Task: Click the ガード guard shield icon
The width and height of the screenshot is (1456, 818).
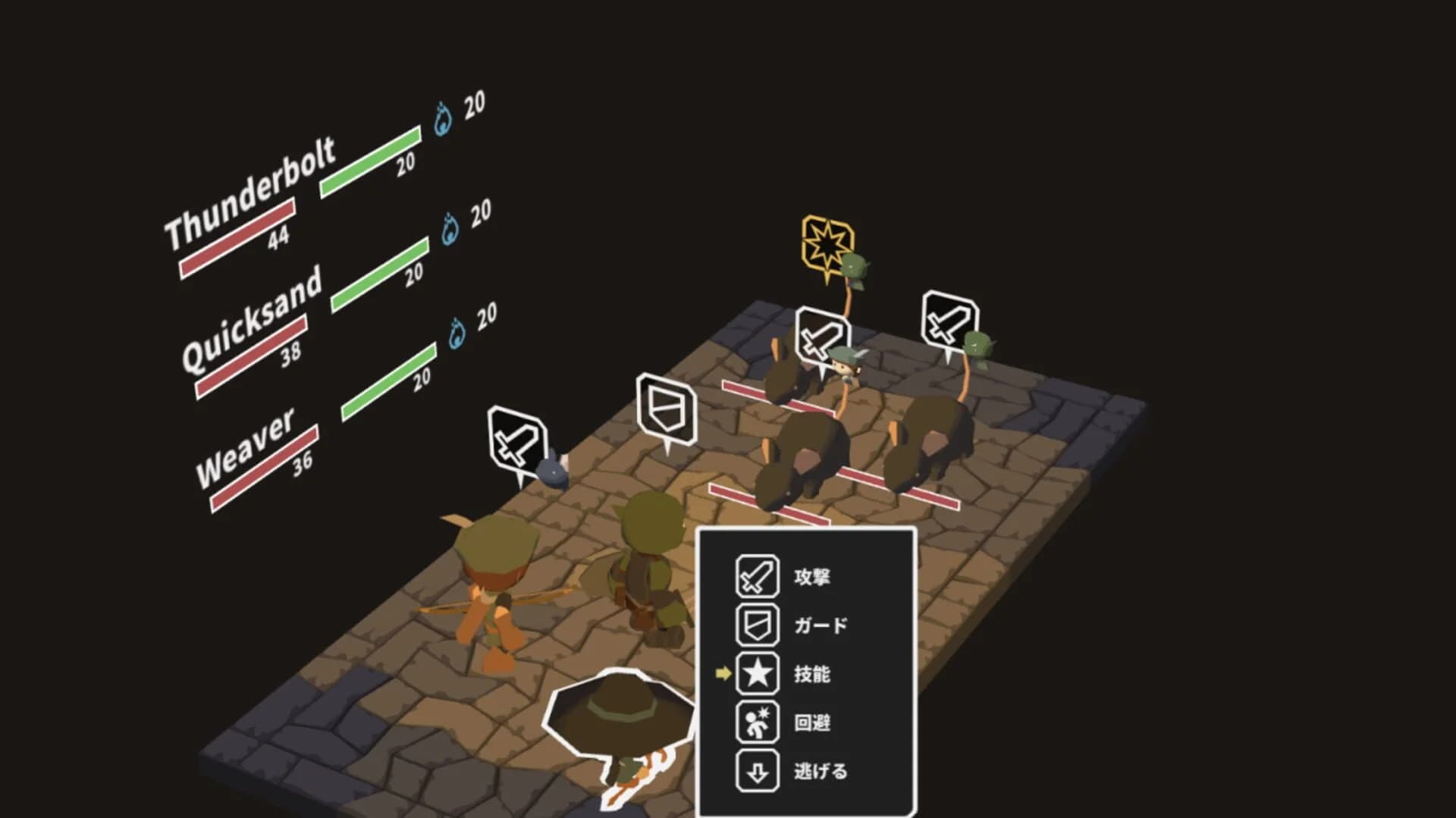Action: [757, 625]
